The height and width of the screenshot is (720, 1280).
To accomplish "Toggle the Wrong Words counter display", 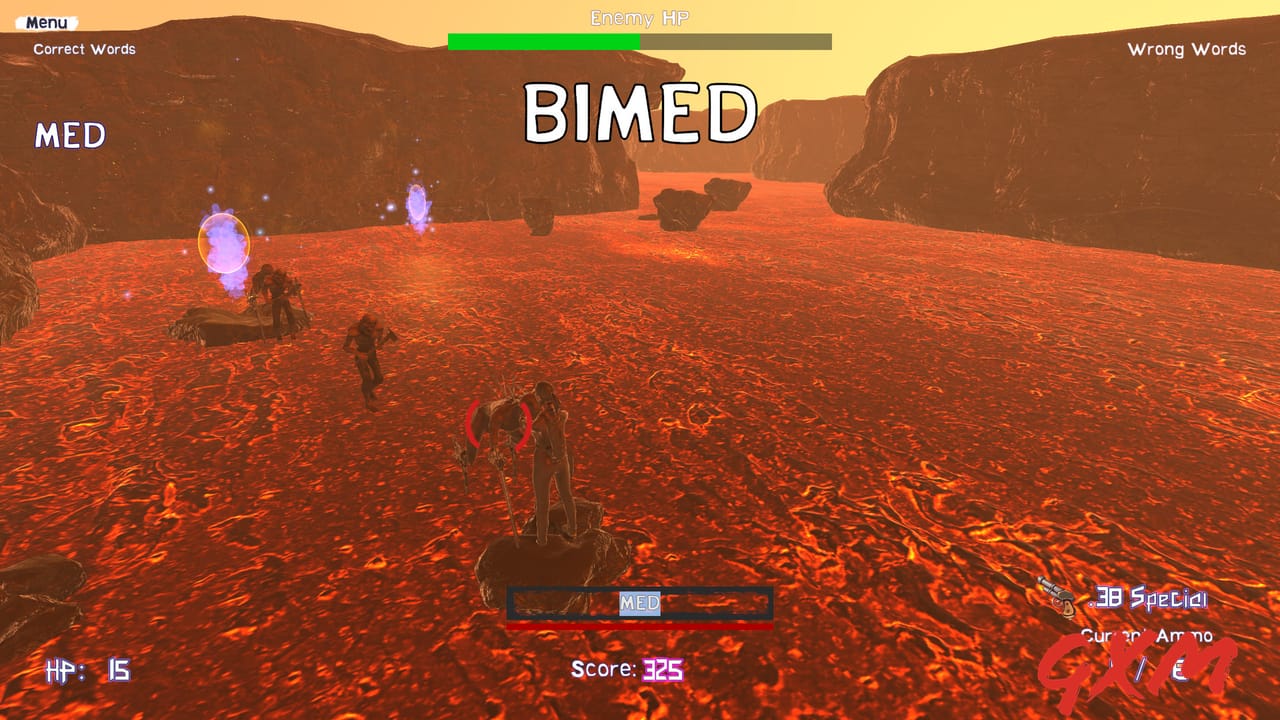I will coord(1186,49).
